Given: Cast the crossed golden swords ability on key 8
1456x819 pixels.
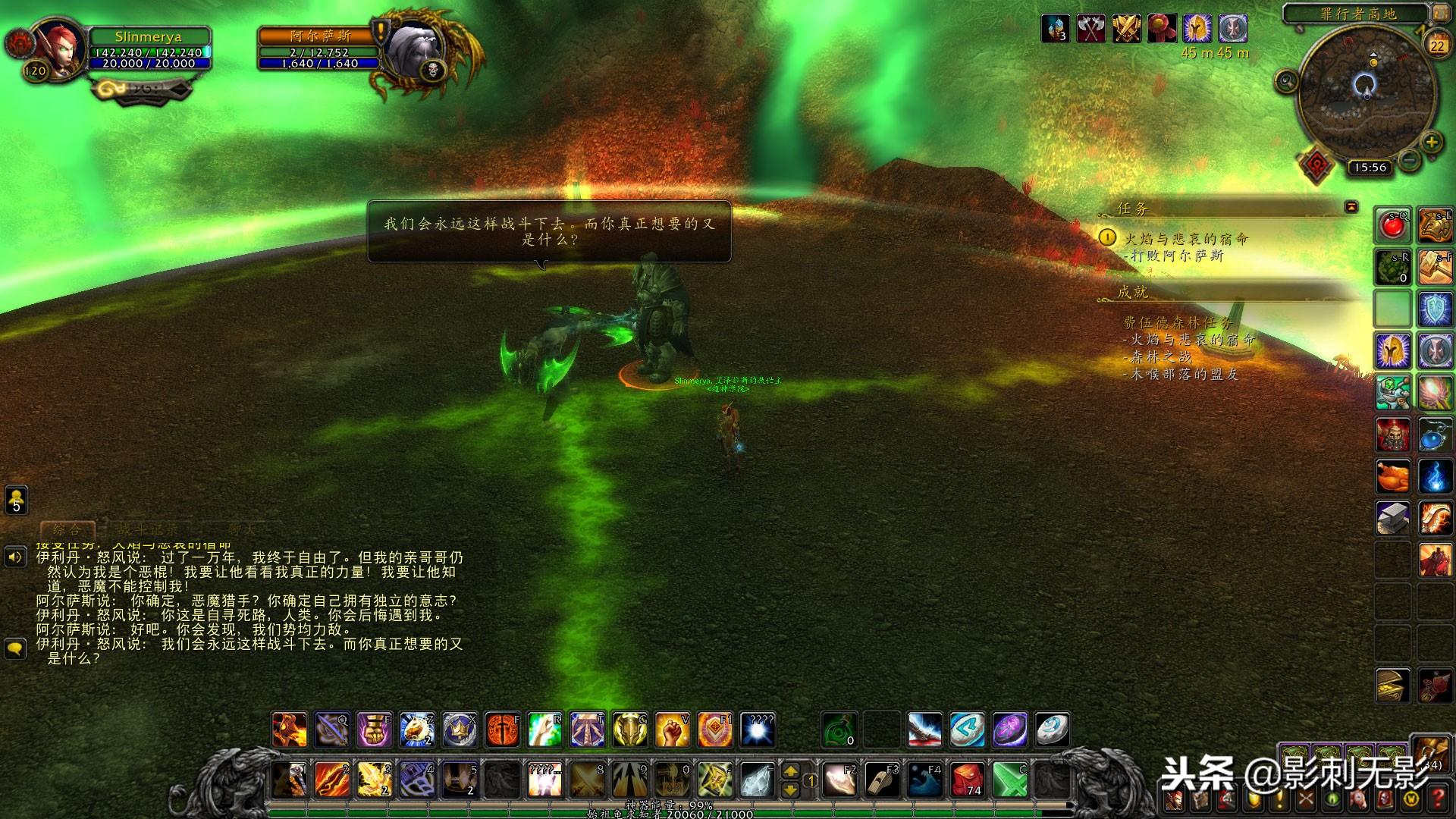Looking at the screenshot, I should 587,779.
